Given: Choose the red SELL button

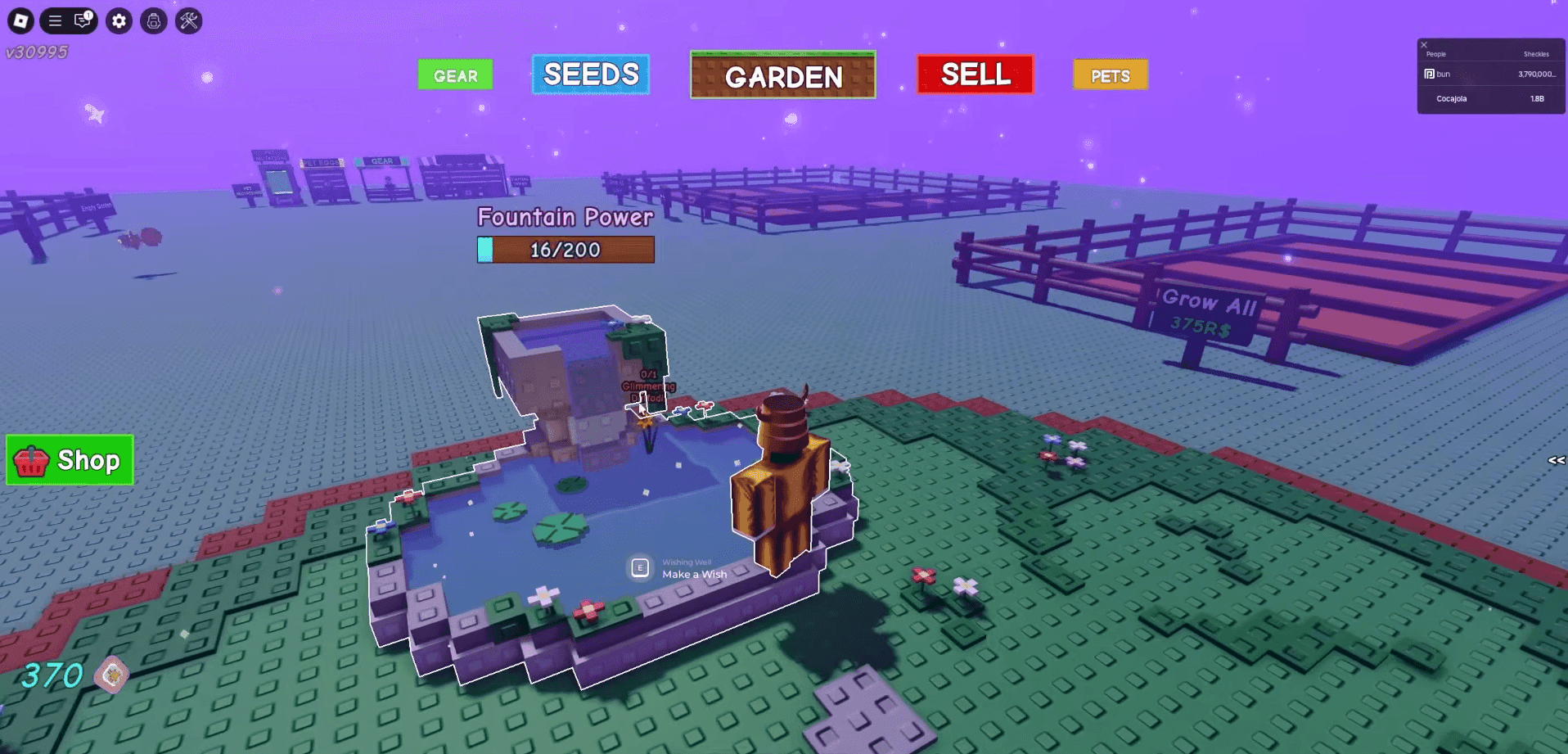Looking at the screenshot, I should (x=975, y=74).
